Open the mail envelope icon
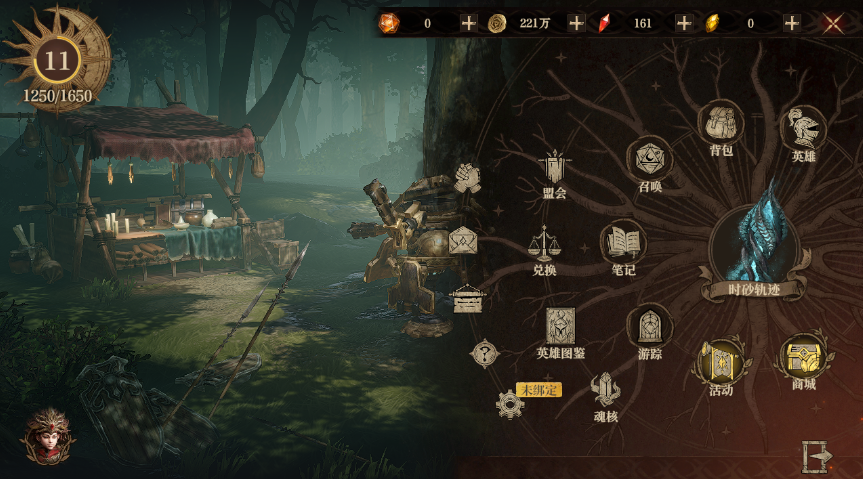This screenshot has width=863, height=479. pos(463,240)
